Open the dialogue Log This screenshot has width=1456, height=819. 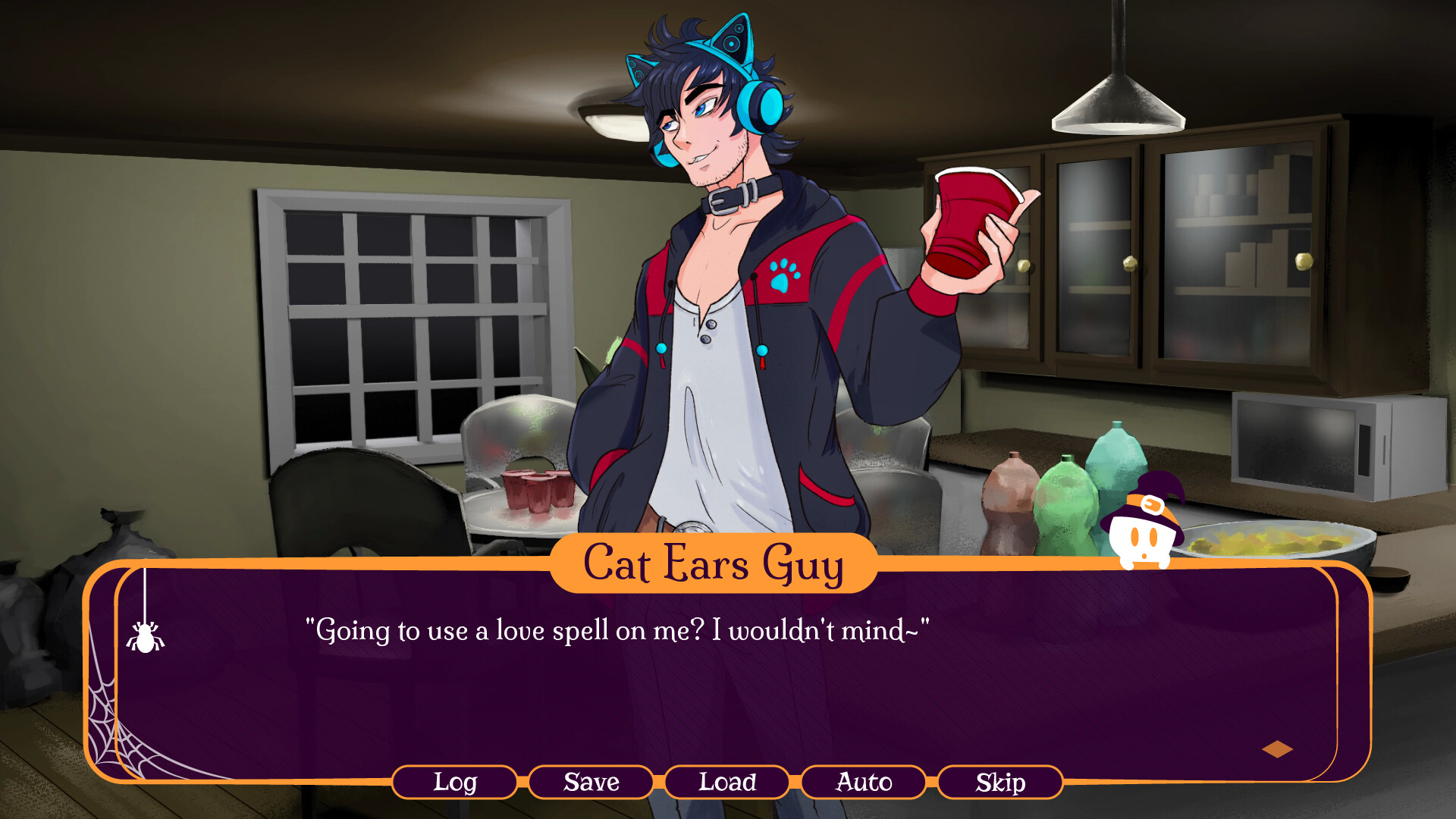point(454,782)
